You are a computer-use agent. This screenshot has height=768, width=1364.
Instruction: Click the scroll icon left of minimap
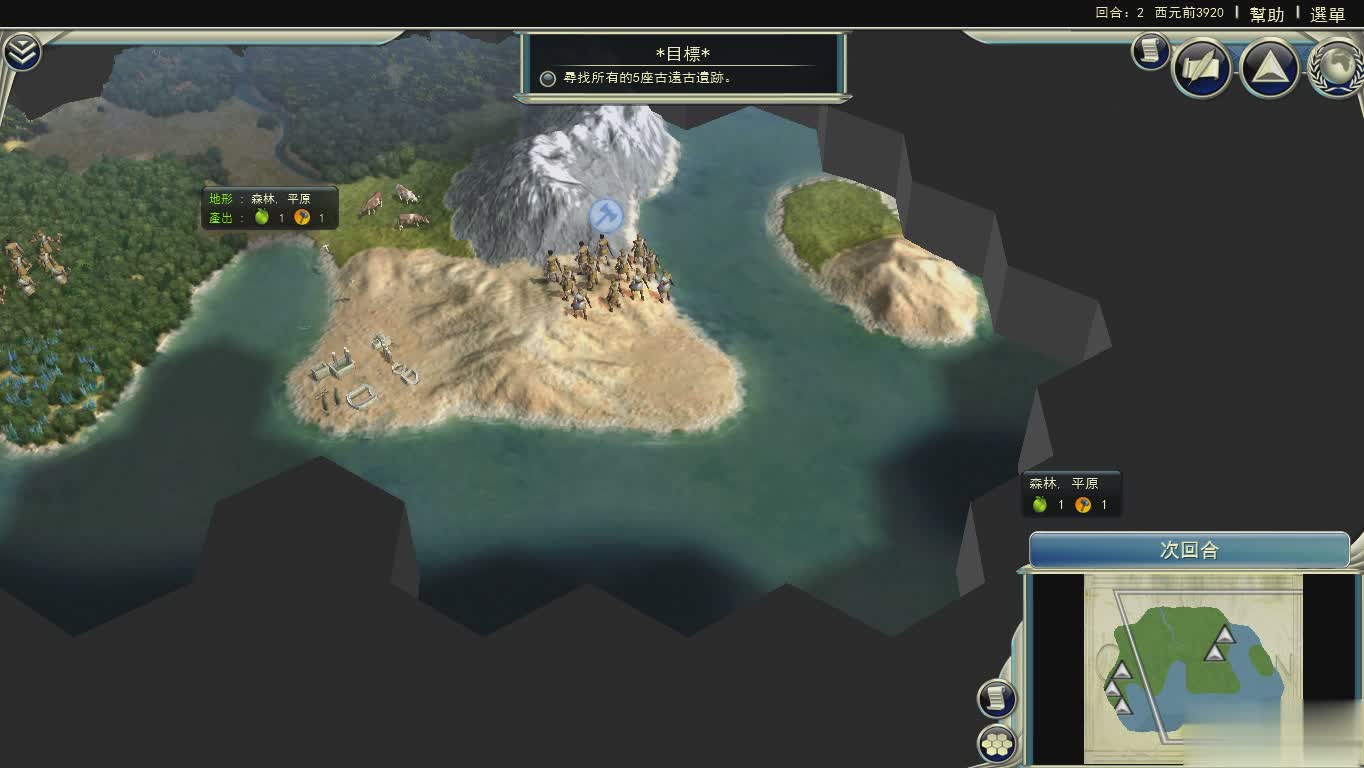(996, 698)
